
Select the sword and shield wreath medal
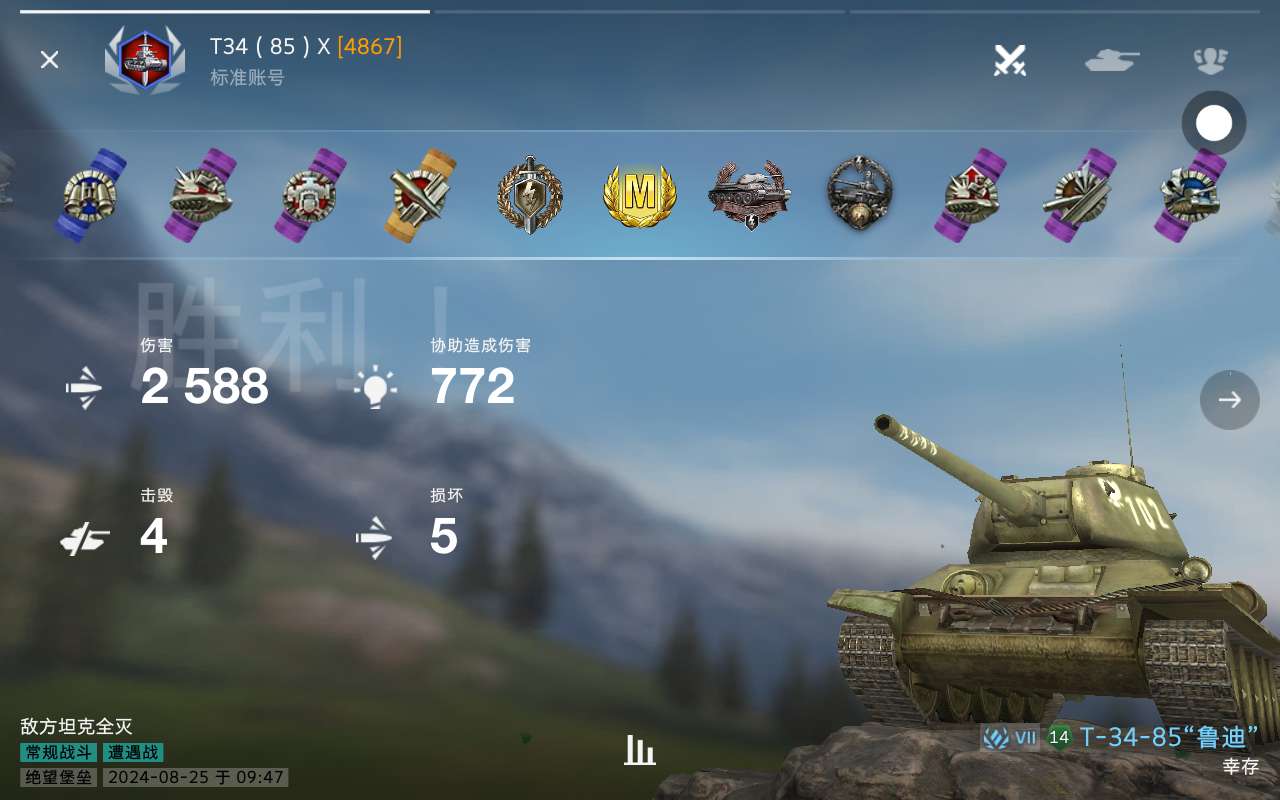click(530, 195)
